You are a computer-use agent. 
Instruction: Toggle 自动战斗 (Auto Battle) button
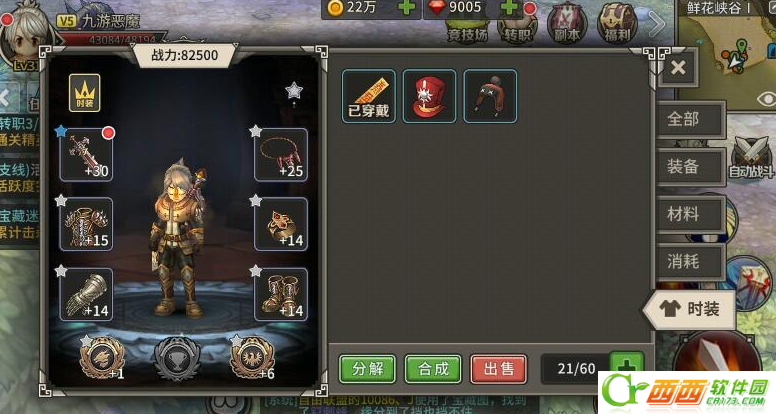click(752, 158)
